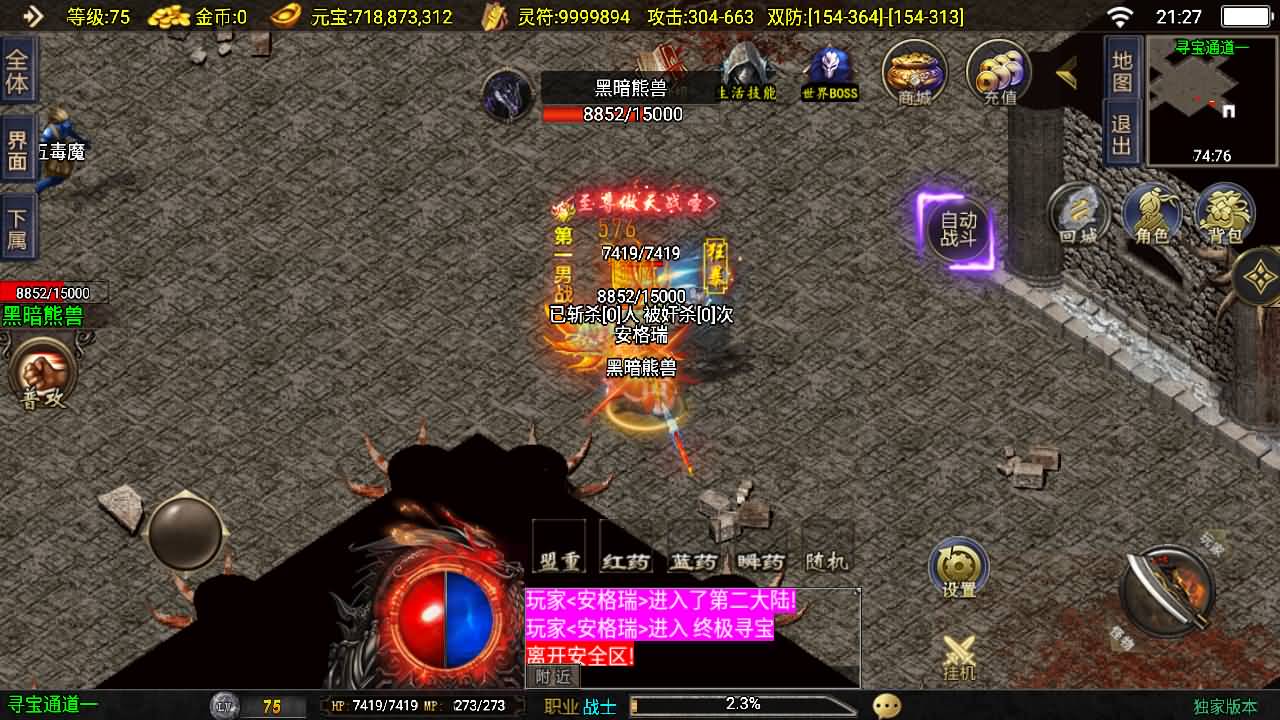The height and width of the screenshot is (720, 1280).
Task: Switch to the 全体 chat tab
Action: tap(19, 70)
